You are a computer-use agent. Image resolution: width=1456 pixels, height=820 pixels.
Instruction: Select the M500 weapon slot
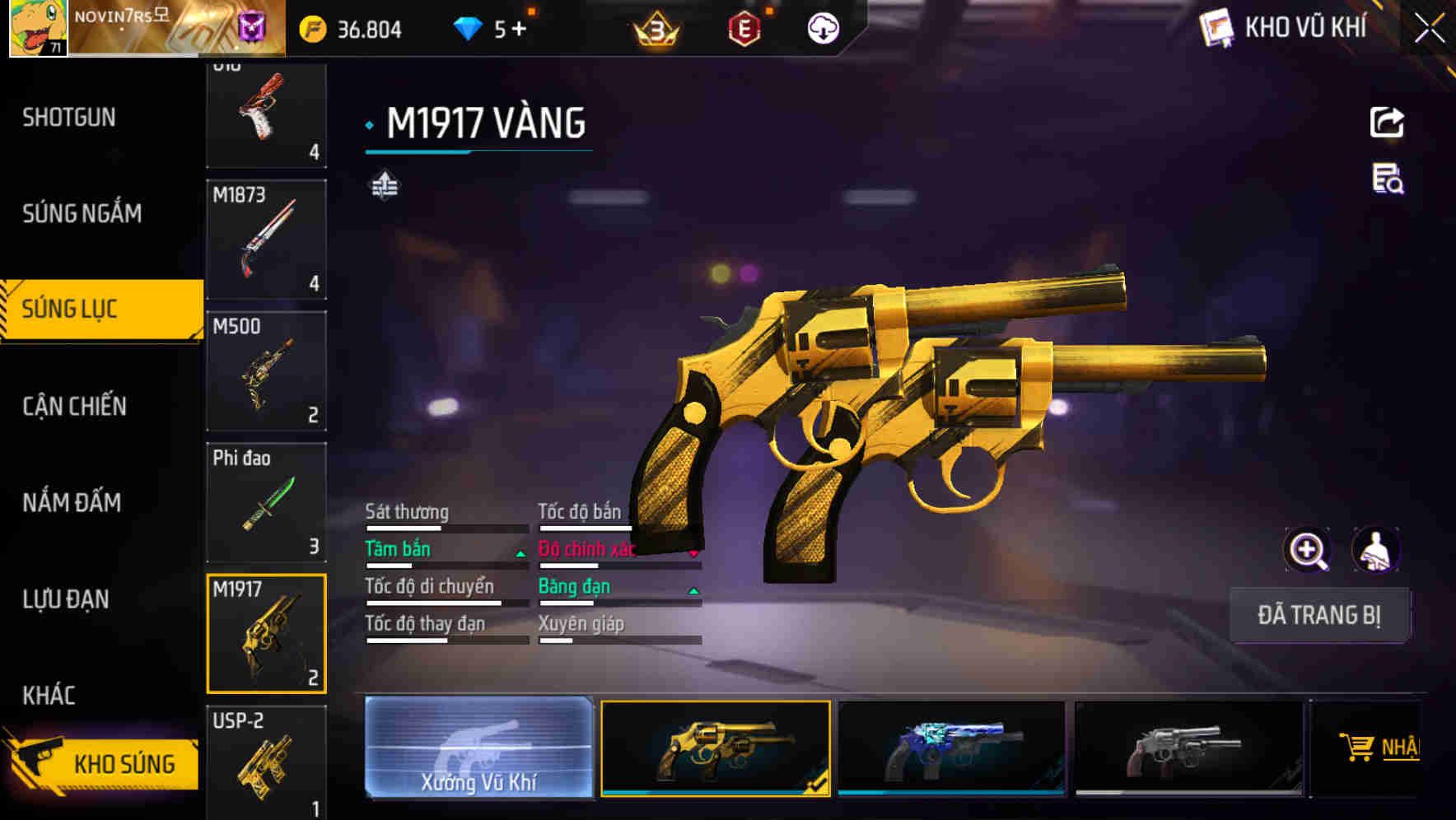pos(266,370)
